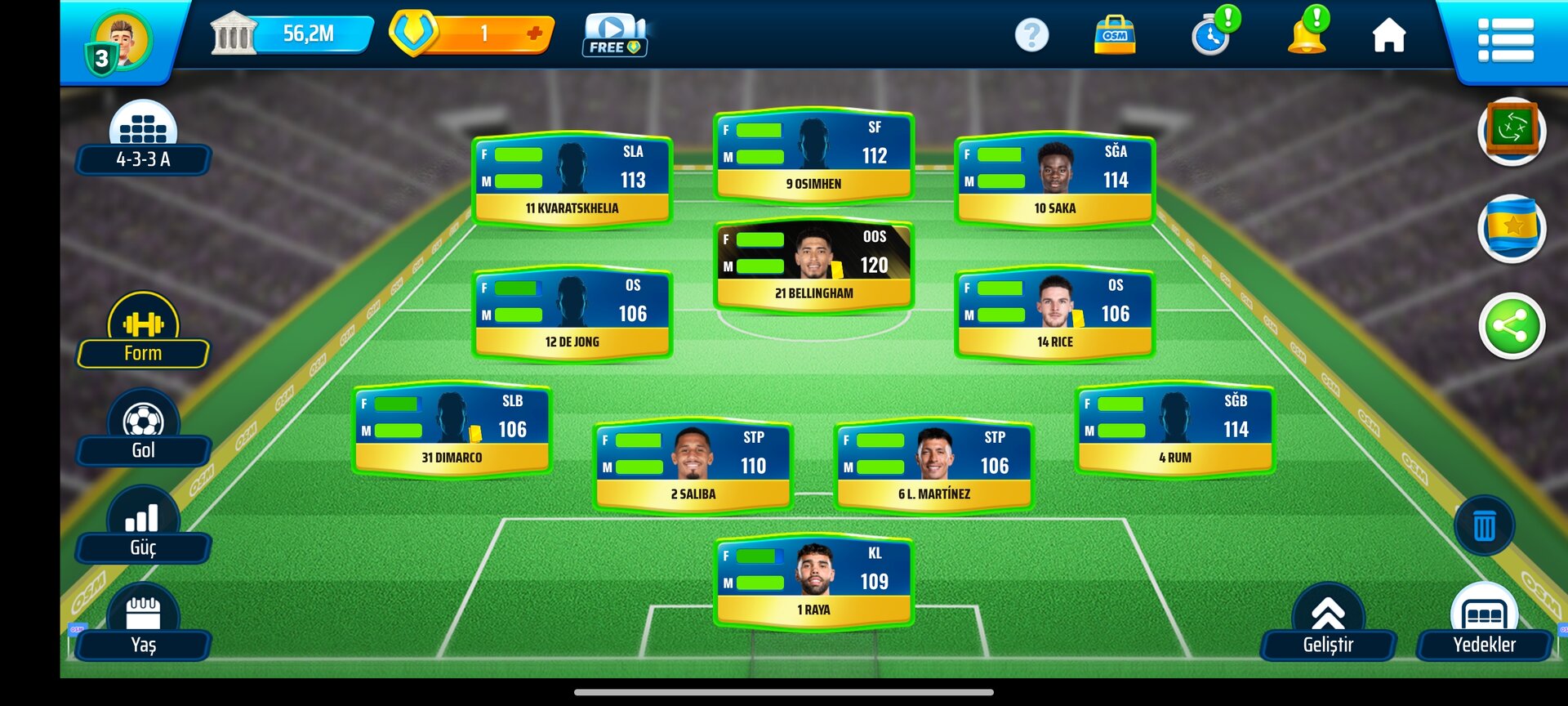Select Saka on the right wing
Image resolution: width=1568 pixels, height=706 pixels.
tap(1054, 181)
